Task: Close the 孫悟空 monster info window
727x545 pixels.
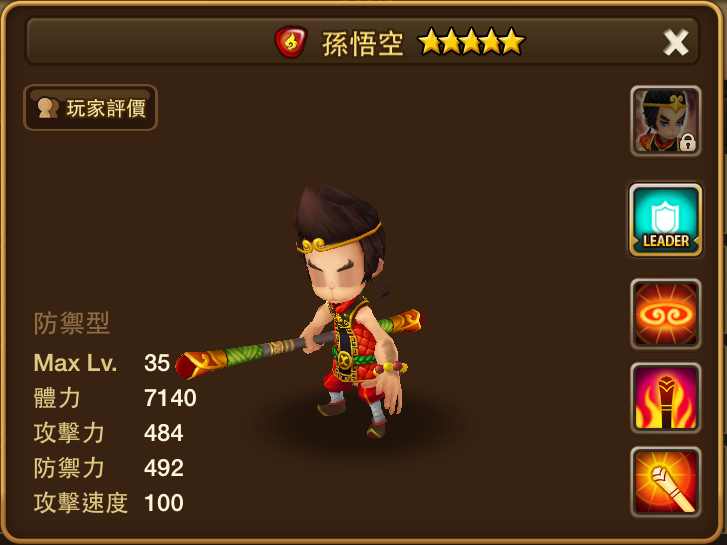Action: coord(676,42)
